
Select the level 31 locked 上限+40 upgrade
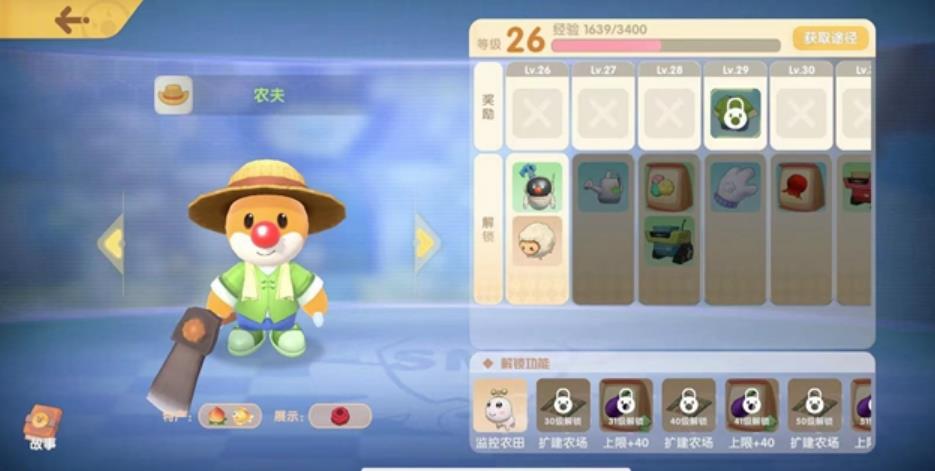tap(626, 406)
